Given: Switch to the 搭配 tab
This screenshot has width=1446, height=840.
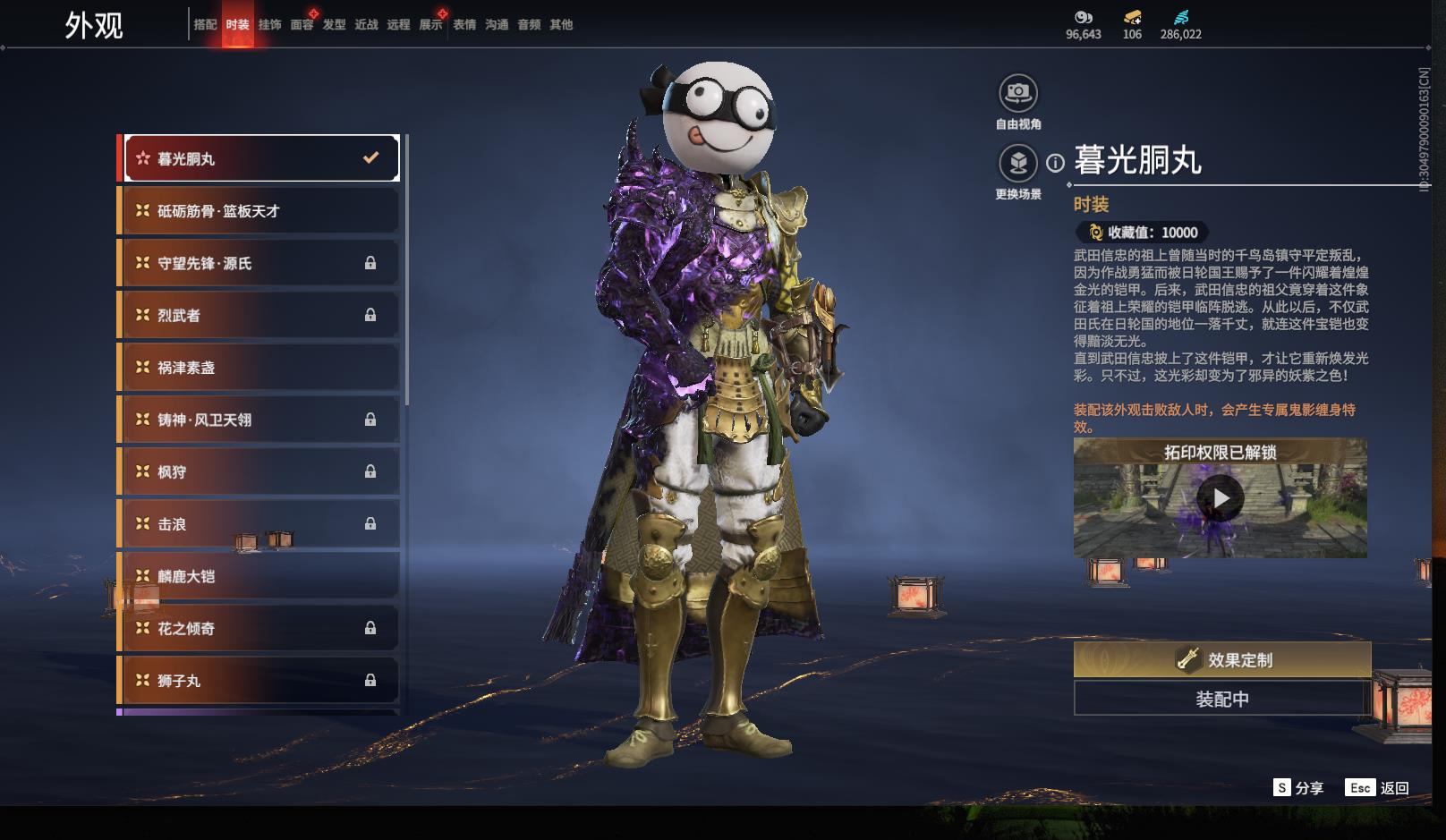Looking at the screenshot, I should pyautogui.click(x=205, y=25).
